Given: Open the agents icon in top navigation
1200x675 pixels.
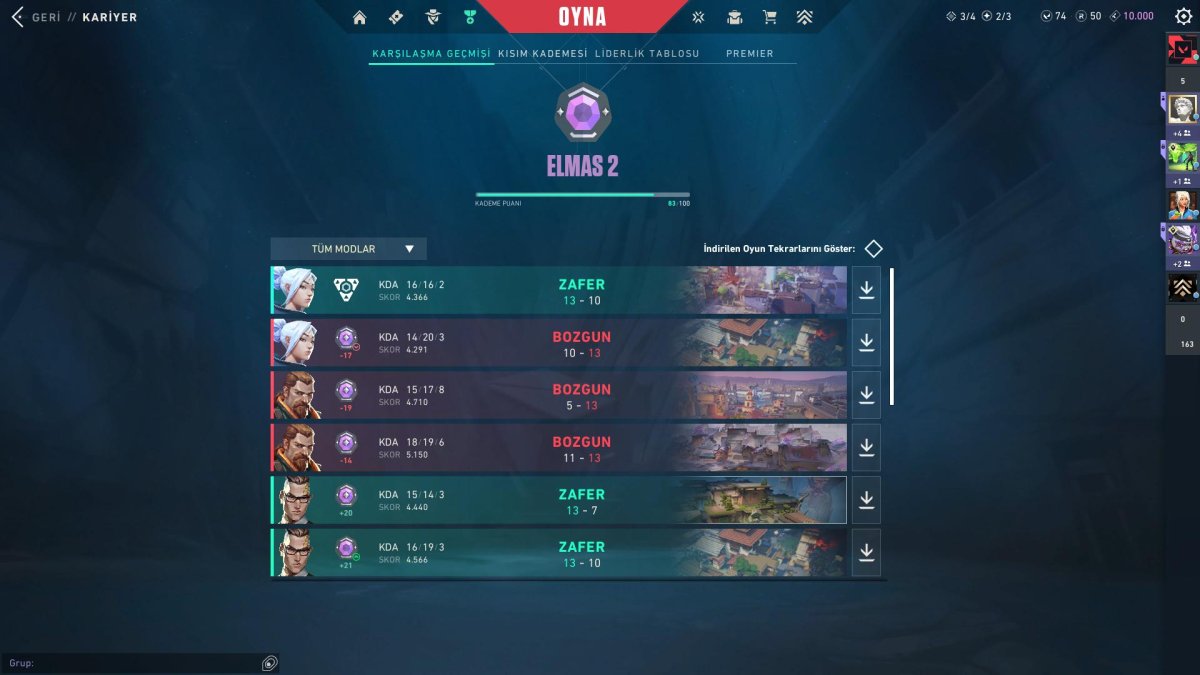Looking at the screenshot, I should 433,17.
